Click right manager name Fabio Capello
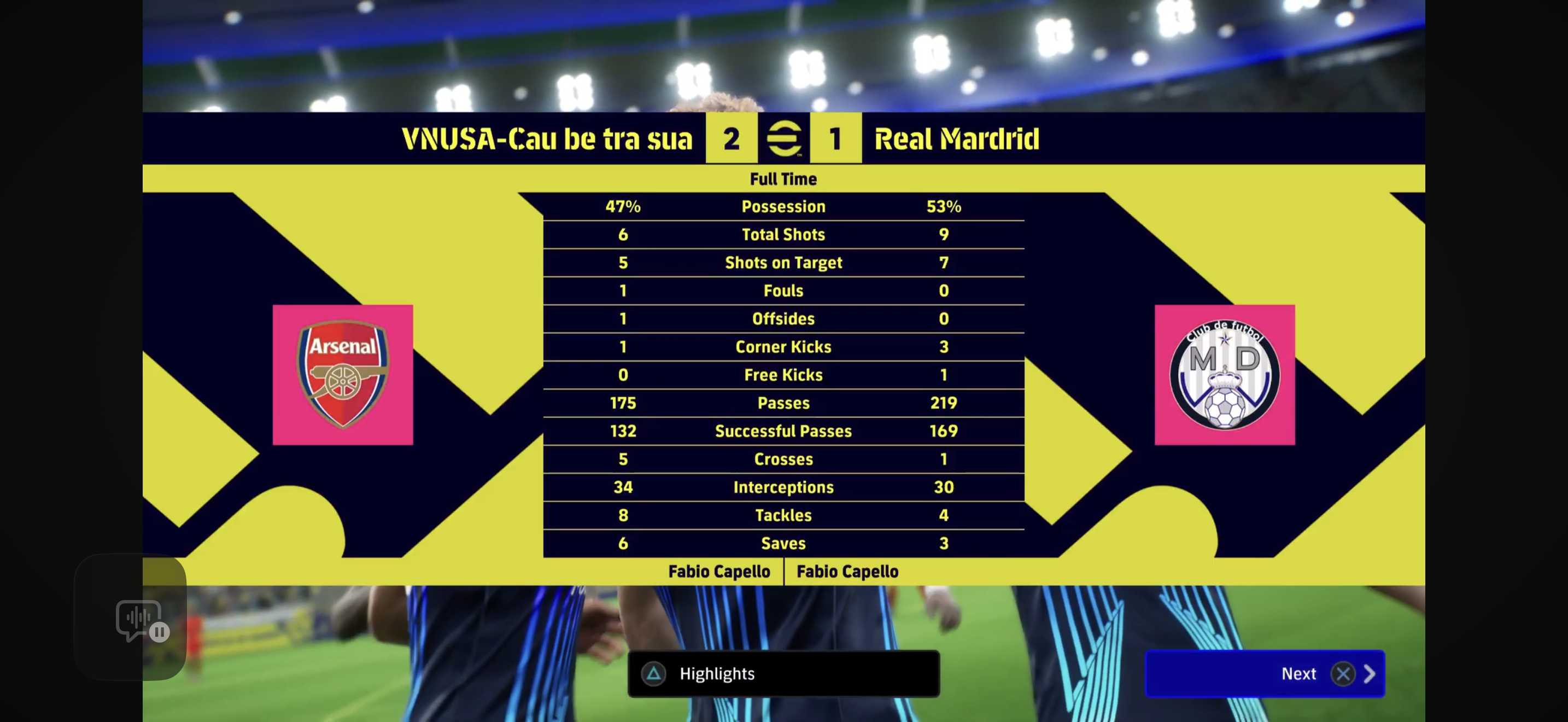Image resolution: width=1568 pixels, height=722 pixels. (x=847, y=571)
